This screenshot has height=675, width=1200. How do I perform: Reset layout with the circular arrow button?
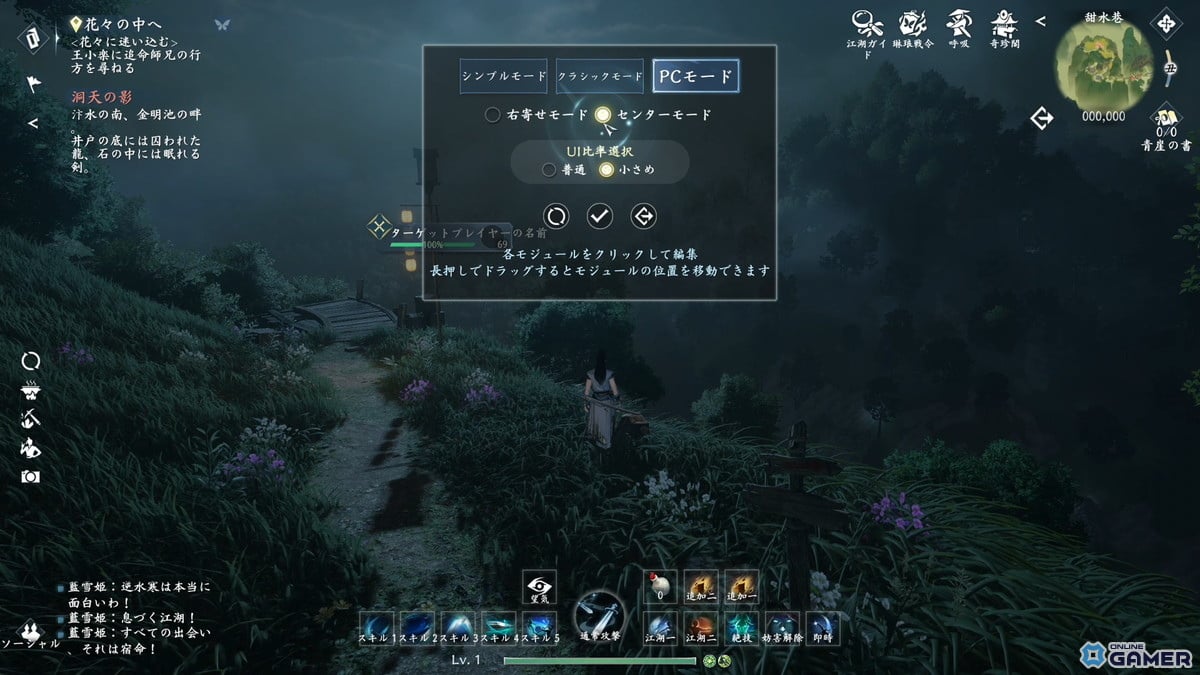point(556,215)
